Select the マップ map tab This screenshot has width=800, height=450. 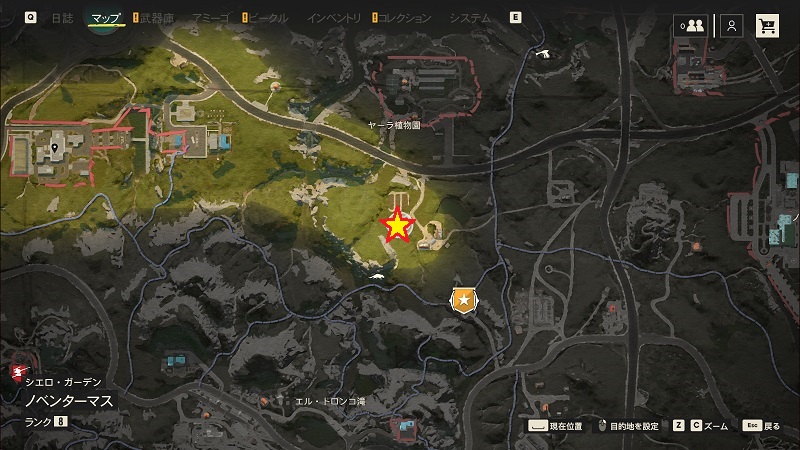coord(105,18)
